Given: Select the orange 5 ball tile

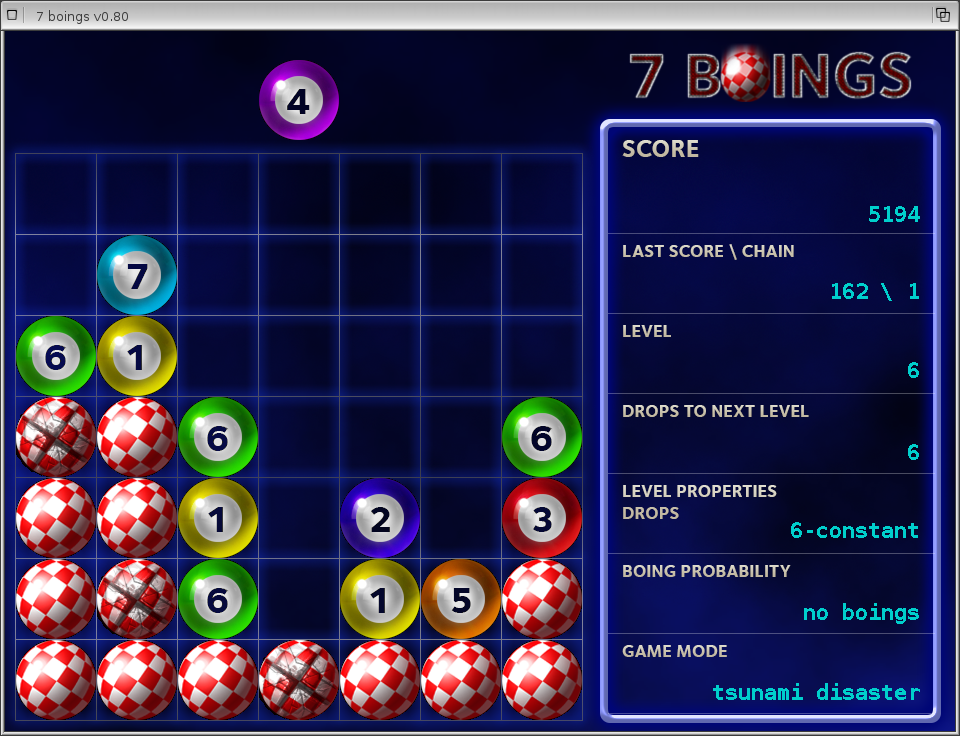Looking at the screenshot, I should (461, 599).
